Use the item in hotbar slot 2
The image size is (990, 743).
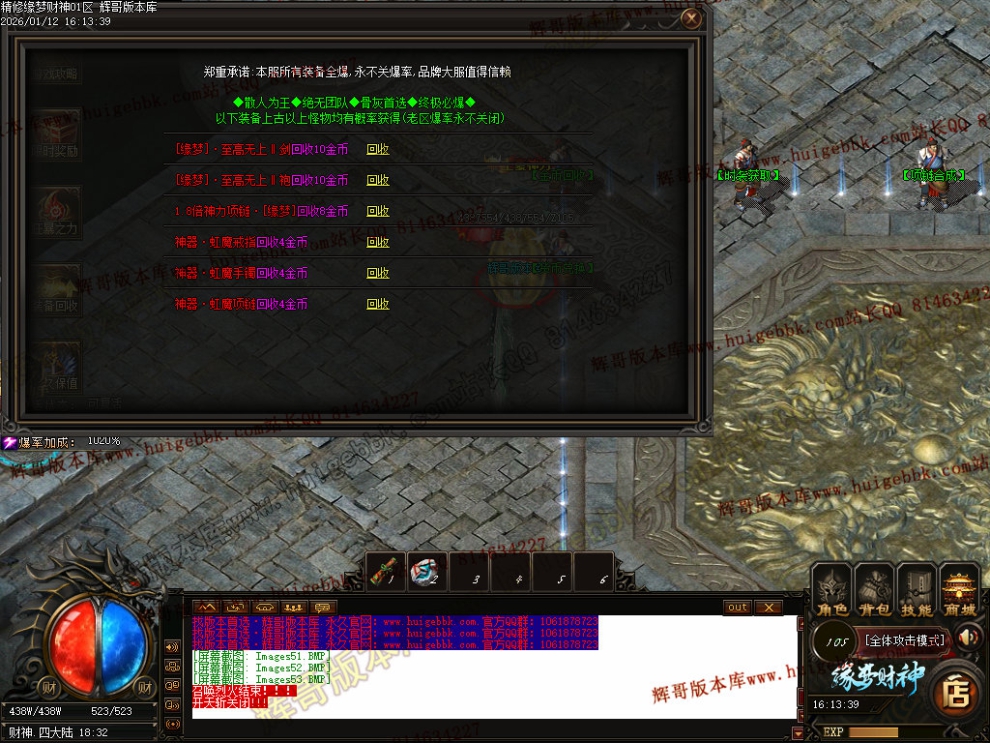click(428, 571)
